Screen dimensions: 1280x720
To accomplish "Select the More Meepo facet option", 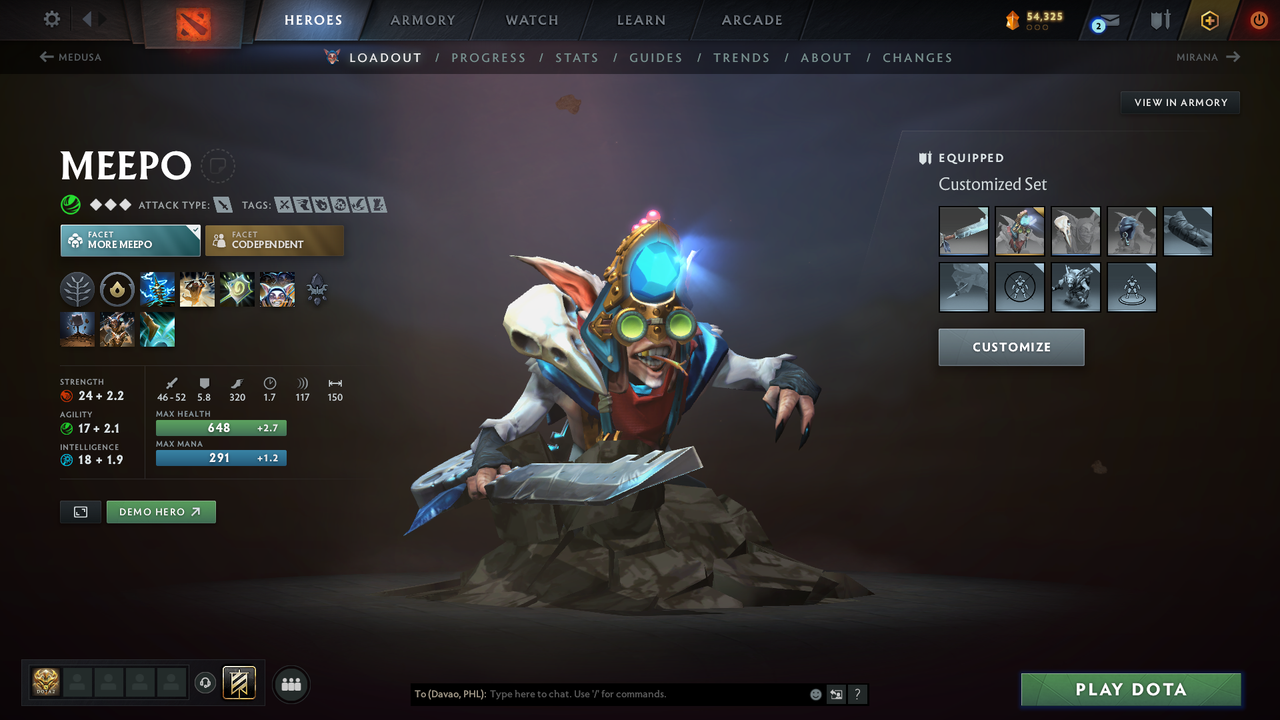I will 130,240.
